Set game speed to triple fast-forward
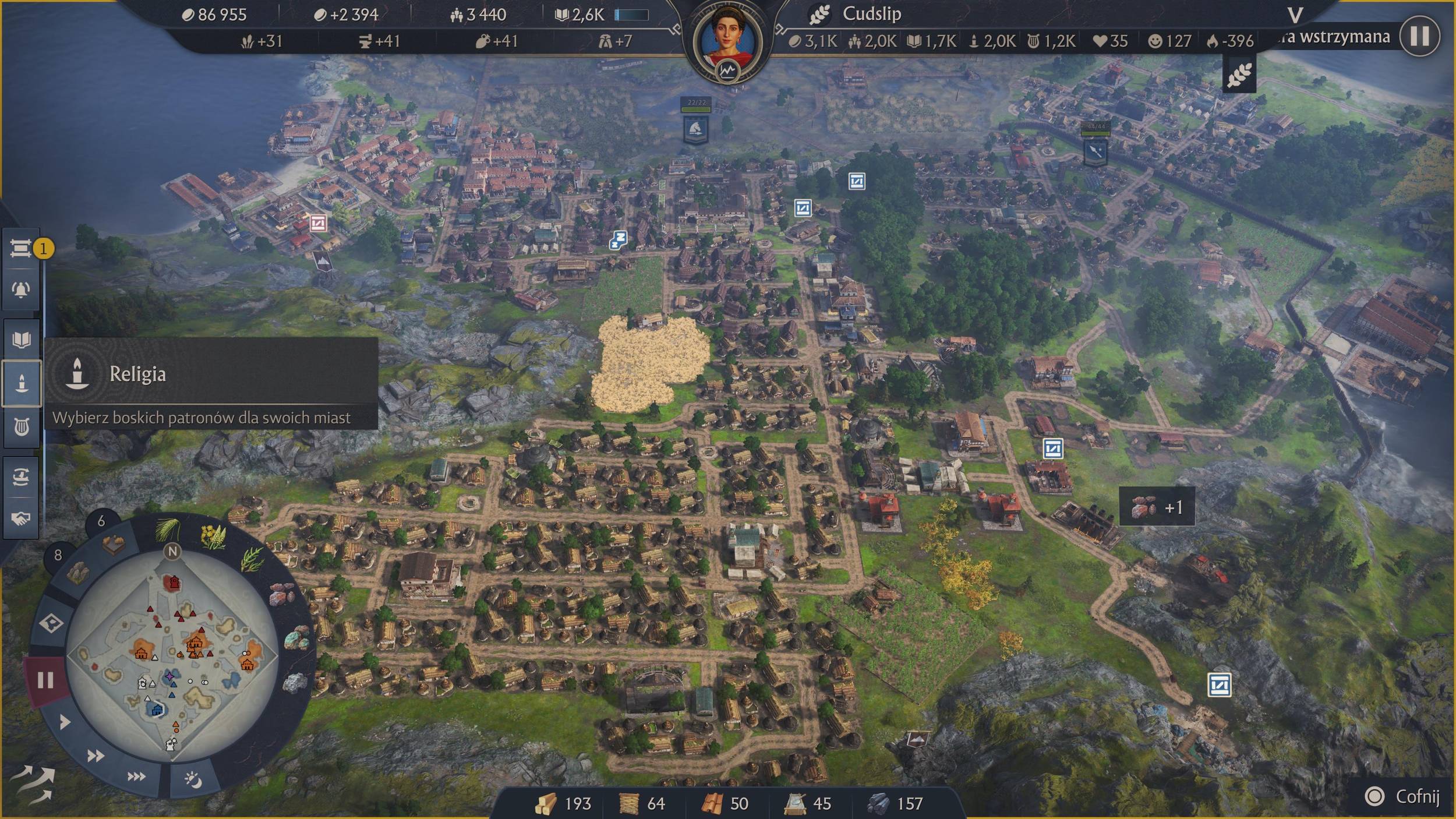The image size is (1456, 819). (x=136, y=776)
